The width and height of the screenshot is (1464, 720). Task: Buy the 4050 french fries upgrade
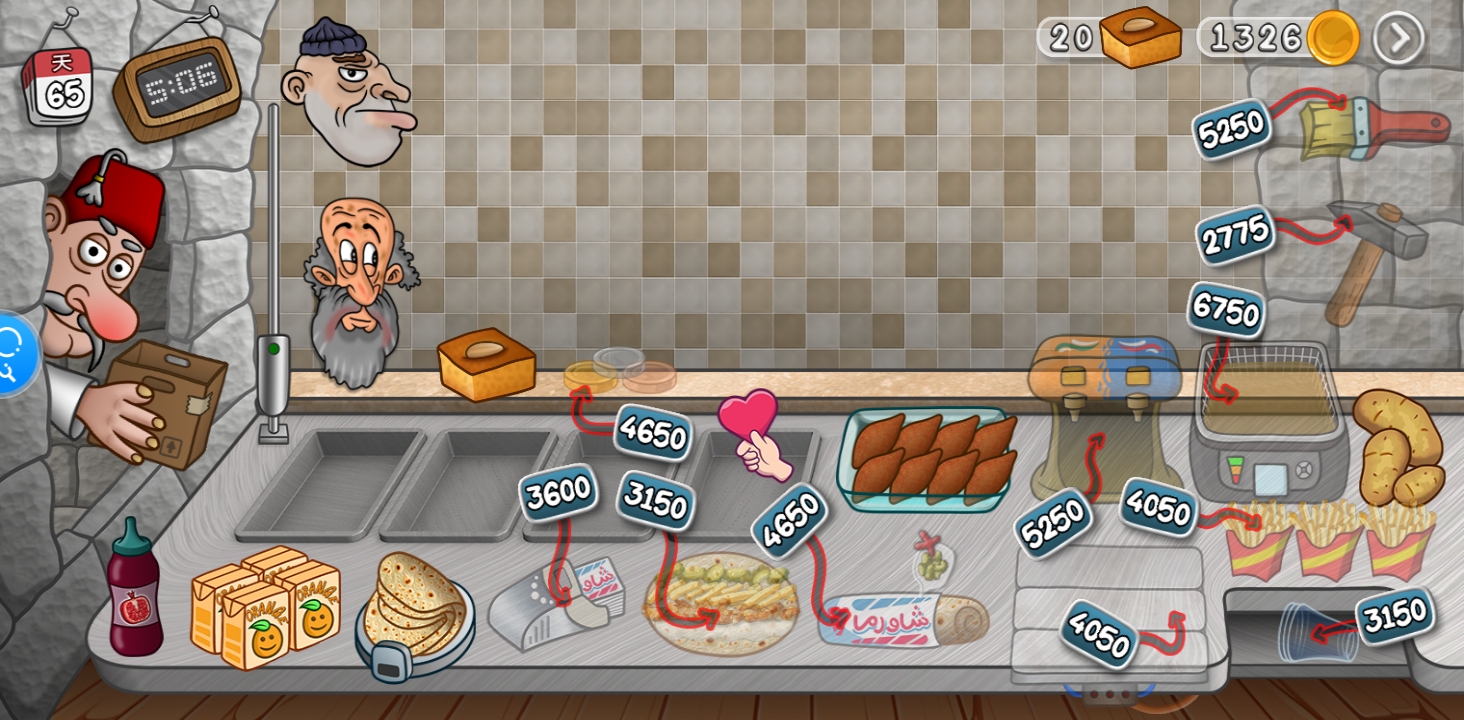[1157, 507]
